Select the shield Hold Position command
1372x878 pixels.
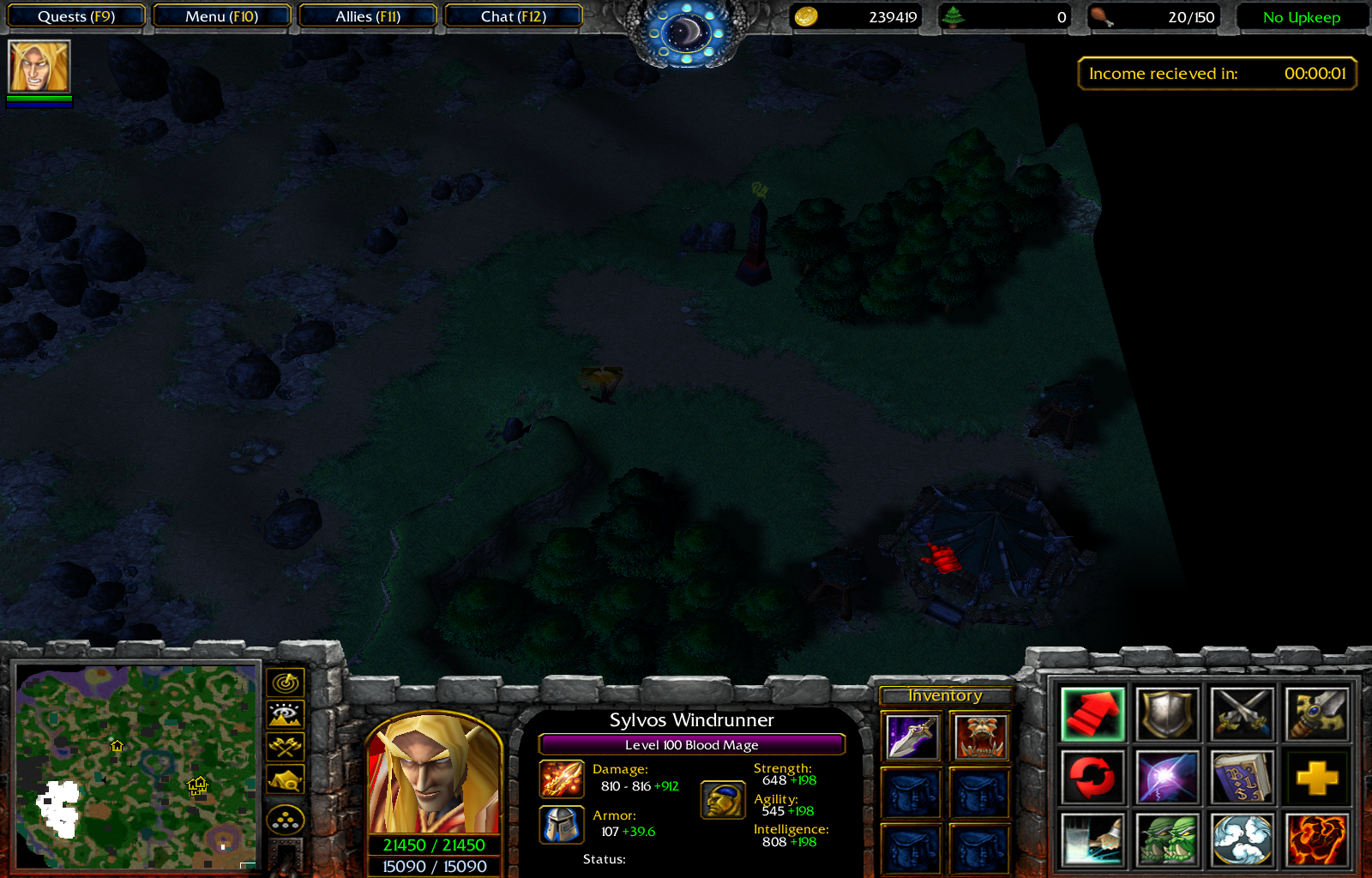pyautogui.click(x=1166, y=713)
